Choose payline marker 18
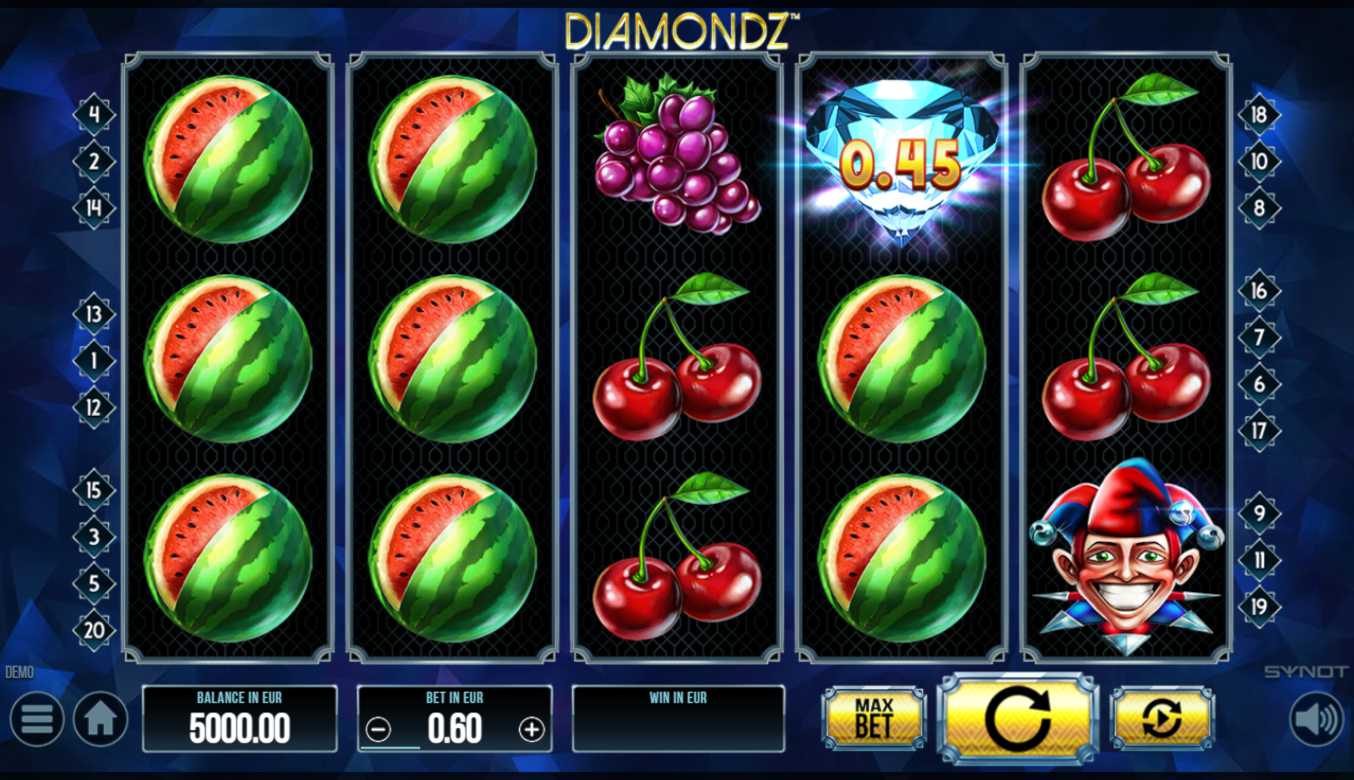The image size is (1354, 780). (1259, 115)
